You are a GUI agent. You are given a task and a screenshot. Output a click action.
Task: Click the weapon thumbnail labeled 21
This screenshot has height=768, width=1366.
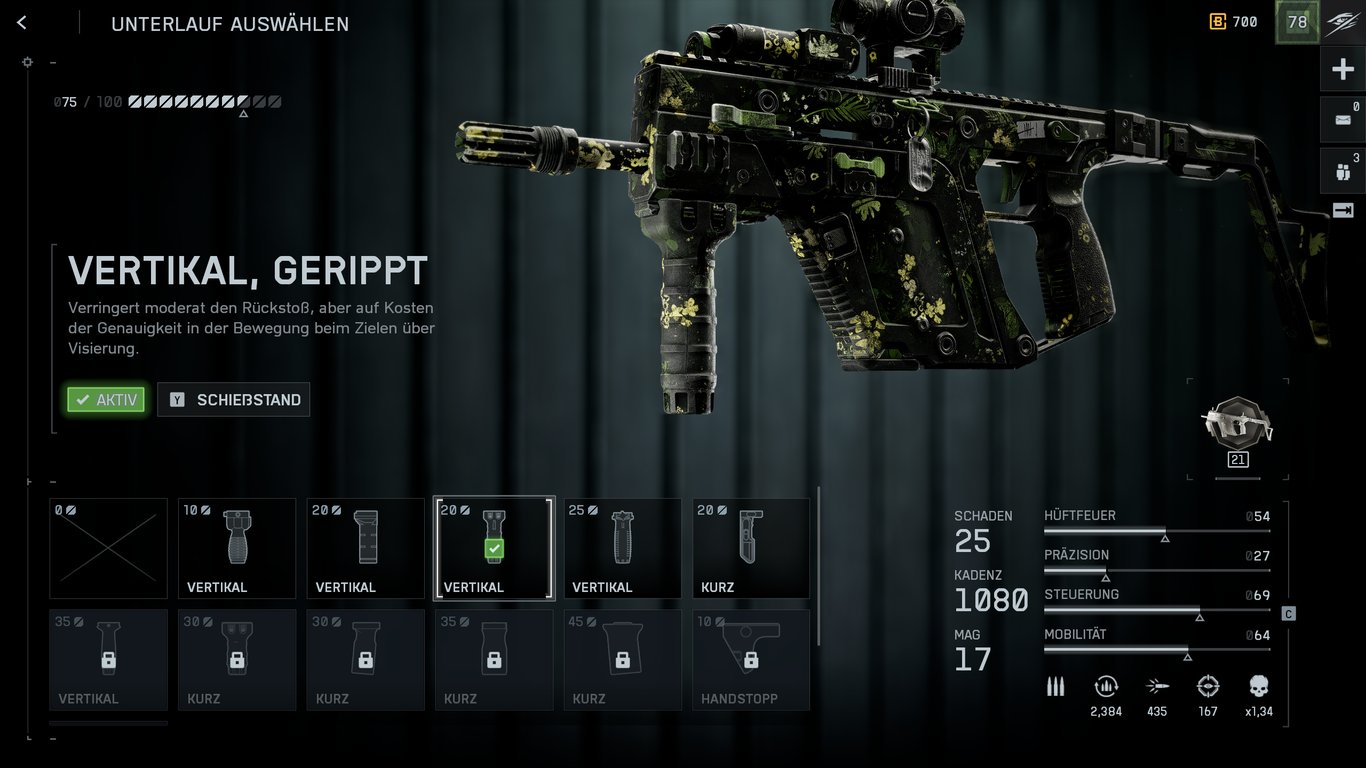point(1237,428)
